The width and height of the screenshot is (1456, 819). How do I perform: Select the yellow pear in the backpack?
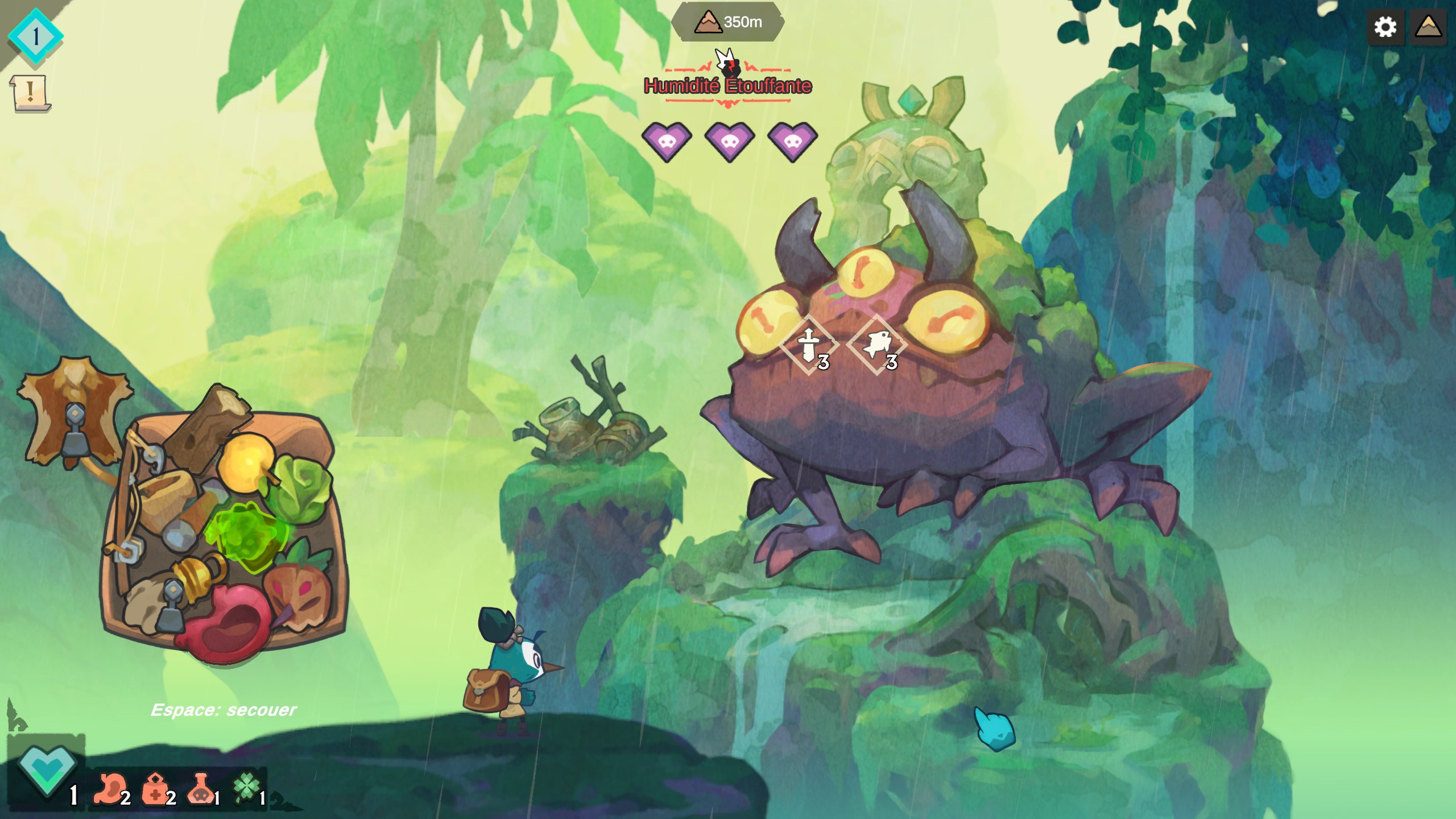246,462
